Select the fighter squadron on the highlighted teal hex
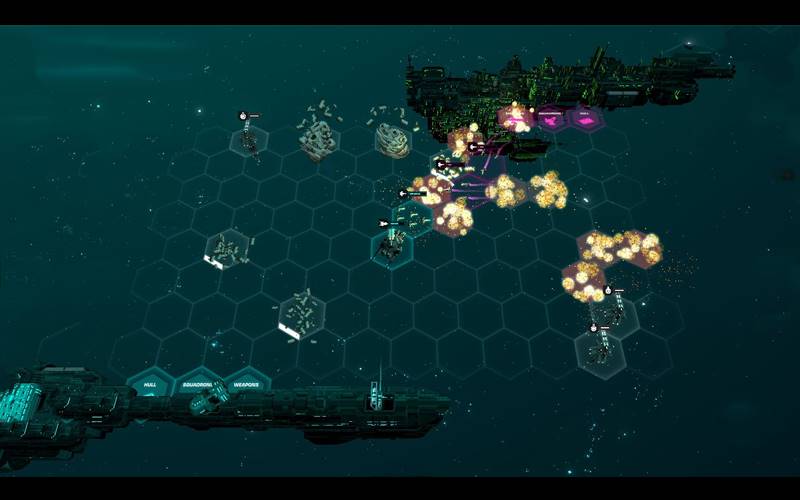 coord(392,243)
